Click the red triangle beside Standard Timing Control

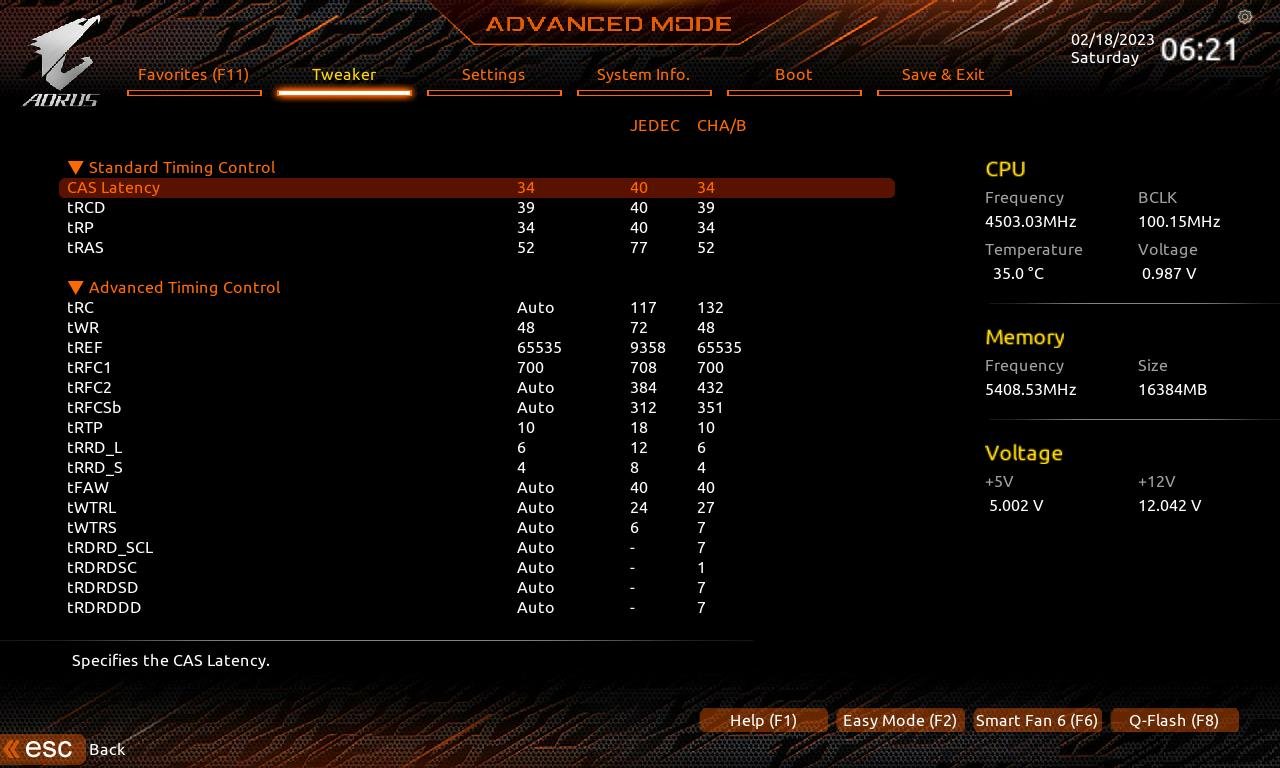[x=75, y=167]
